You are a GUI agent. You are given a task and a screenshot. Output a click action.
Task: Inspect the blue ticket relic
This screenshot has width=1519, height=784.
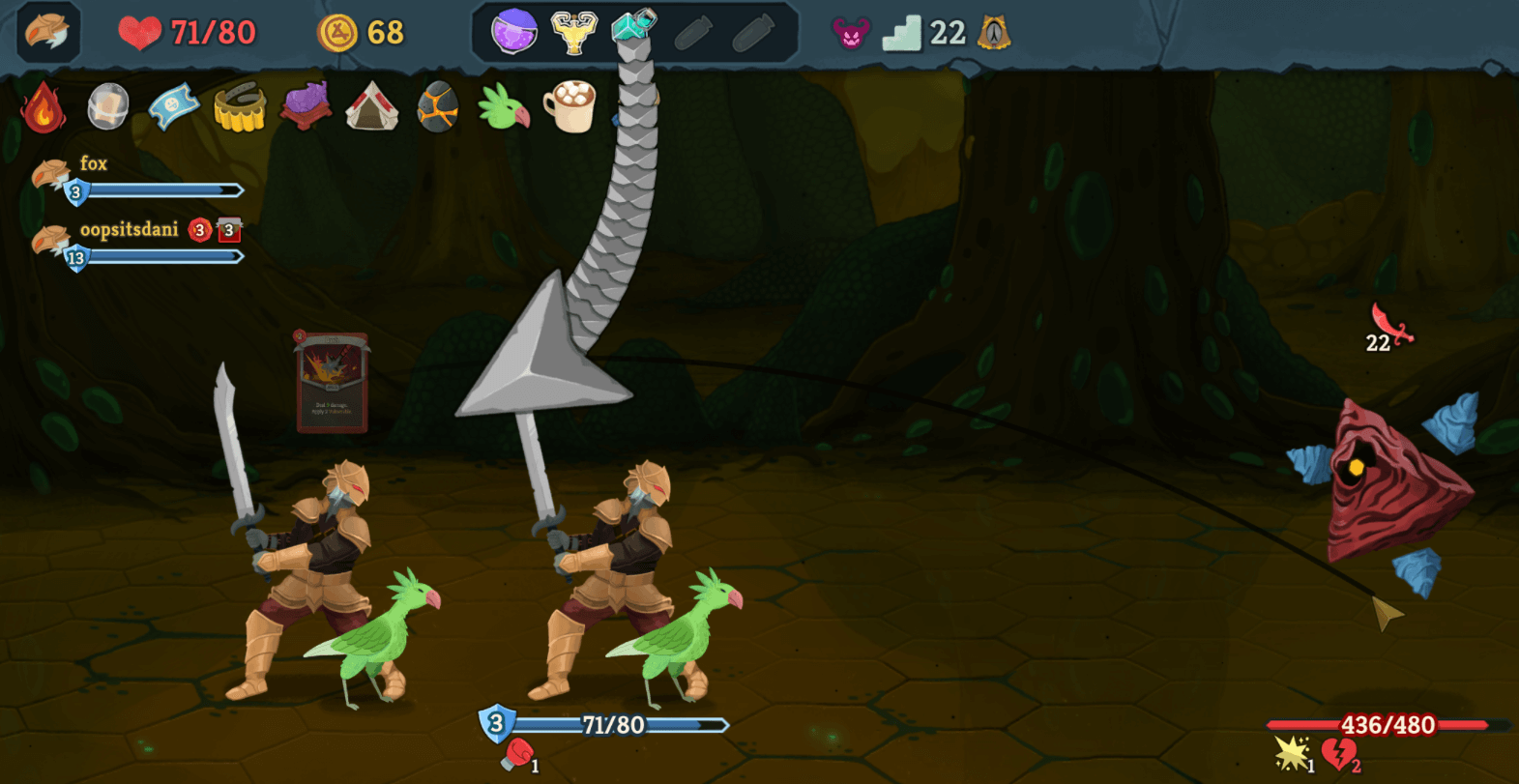[x=173, y=106]
